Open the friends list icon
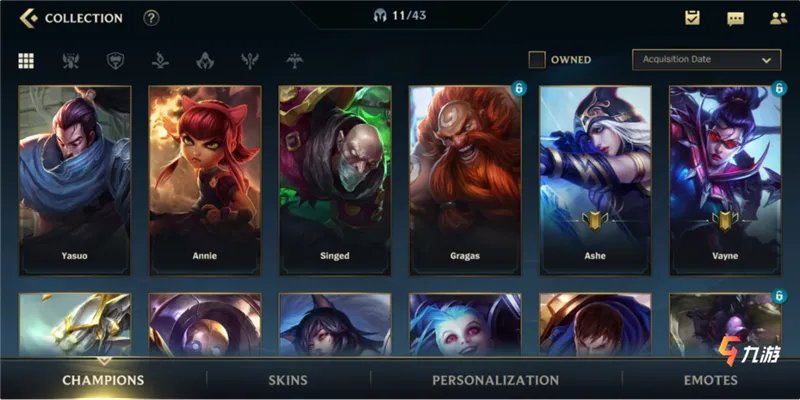The height and width of the screenshot is (400, 800). (x=778, y=18)
